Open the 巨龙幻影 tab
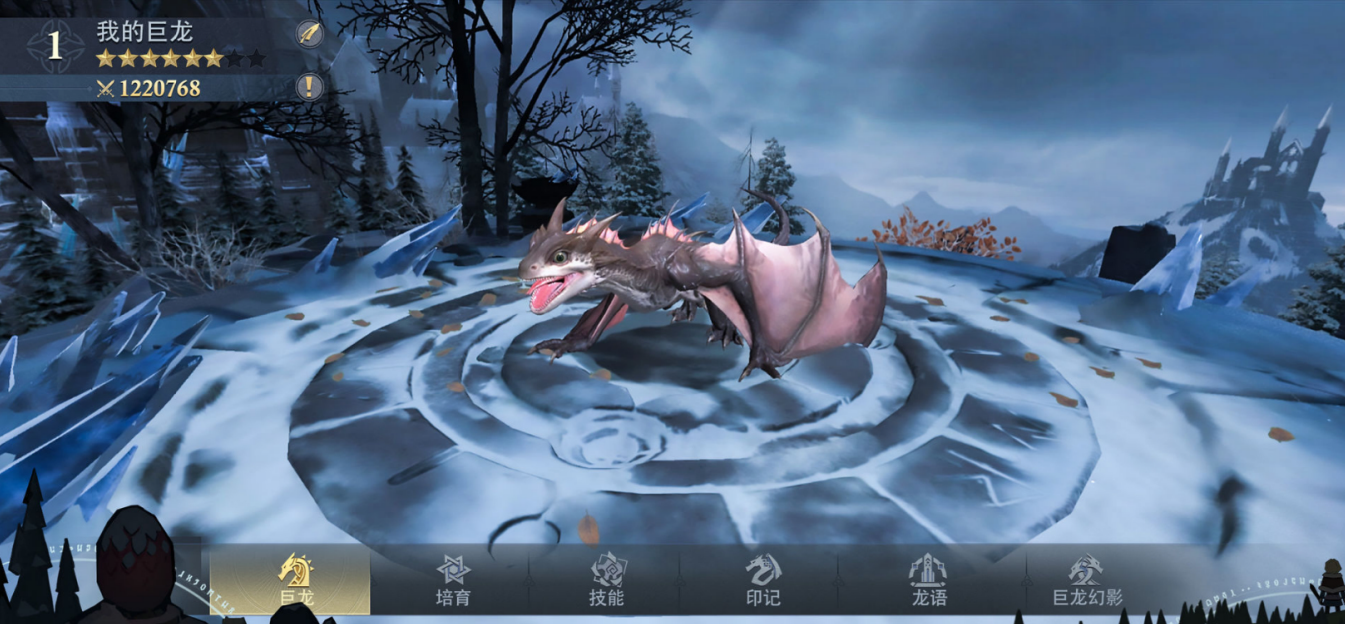 1086,580
